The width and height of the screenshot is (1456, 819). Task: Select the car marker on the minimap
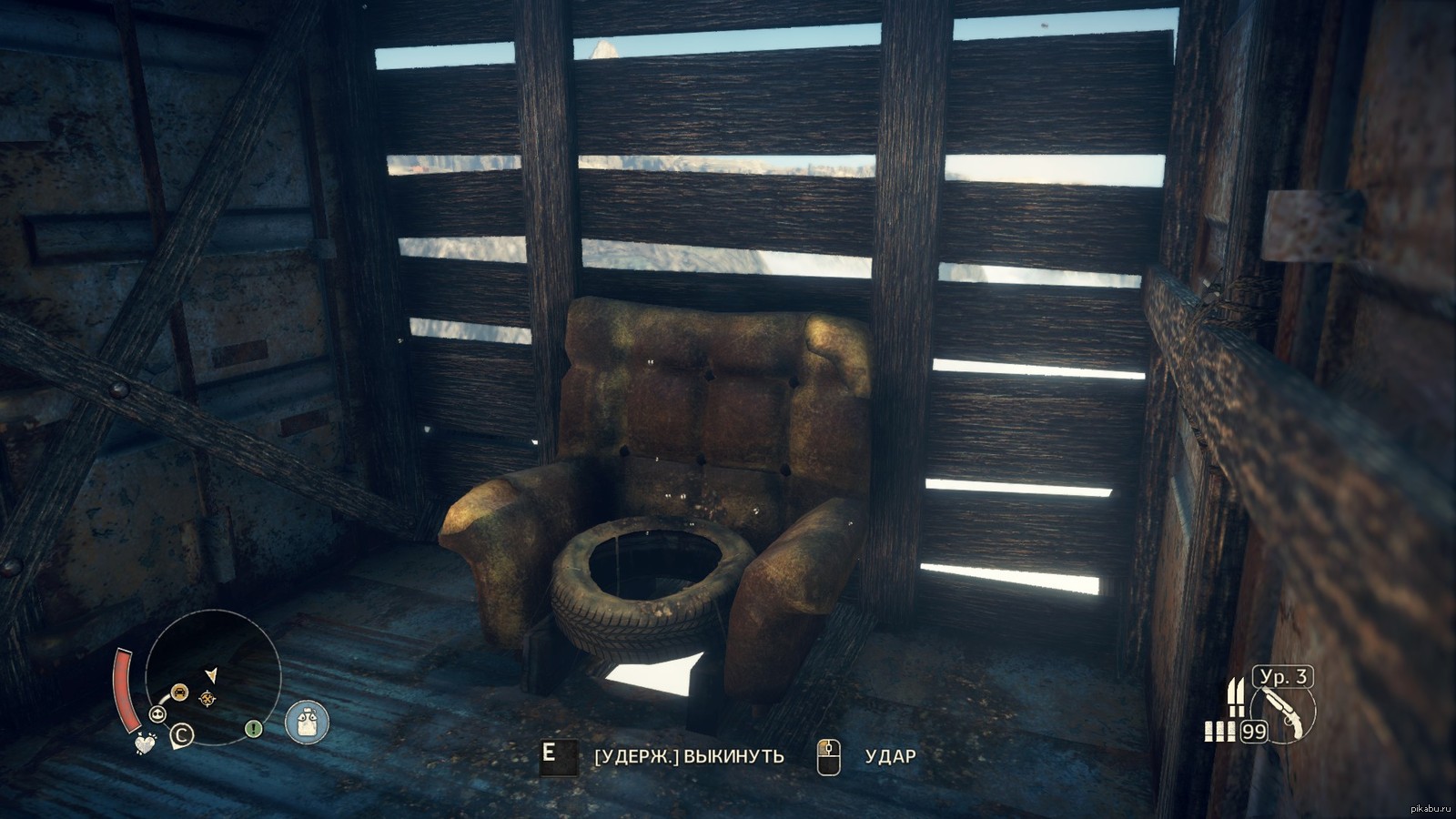[x=179, y=693]
